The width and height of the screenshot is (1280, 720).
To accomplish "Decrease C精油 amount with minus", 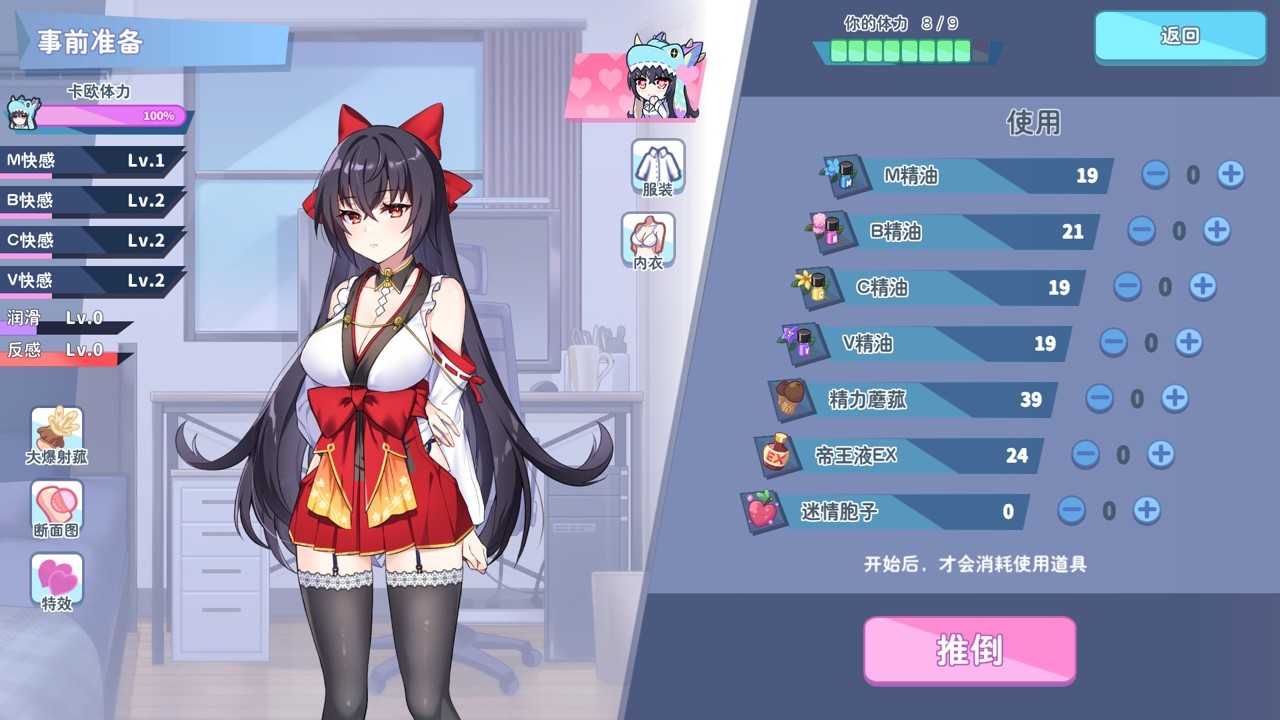I will click(x=1127, y=287).
